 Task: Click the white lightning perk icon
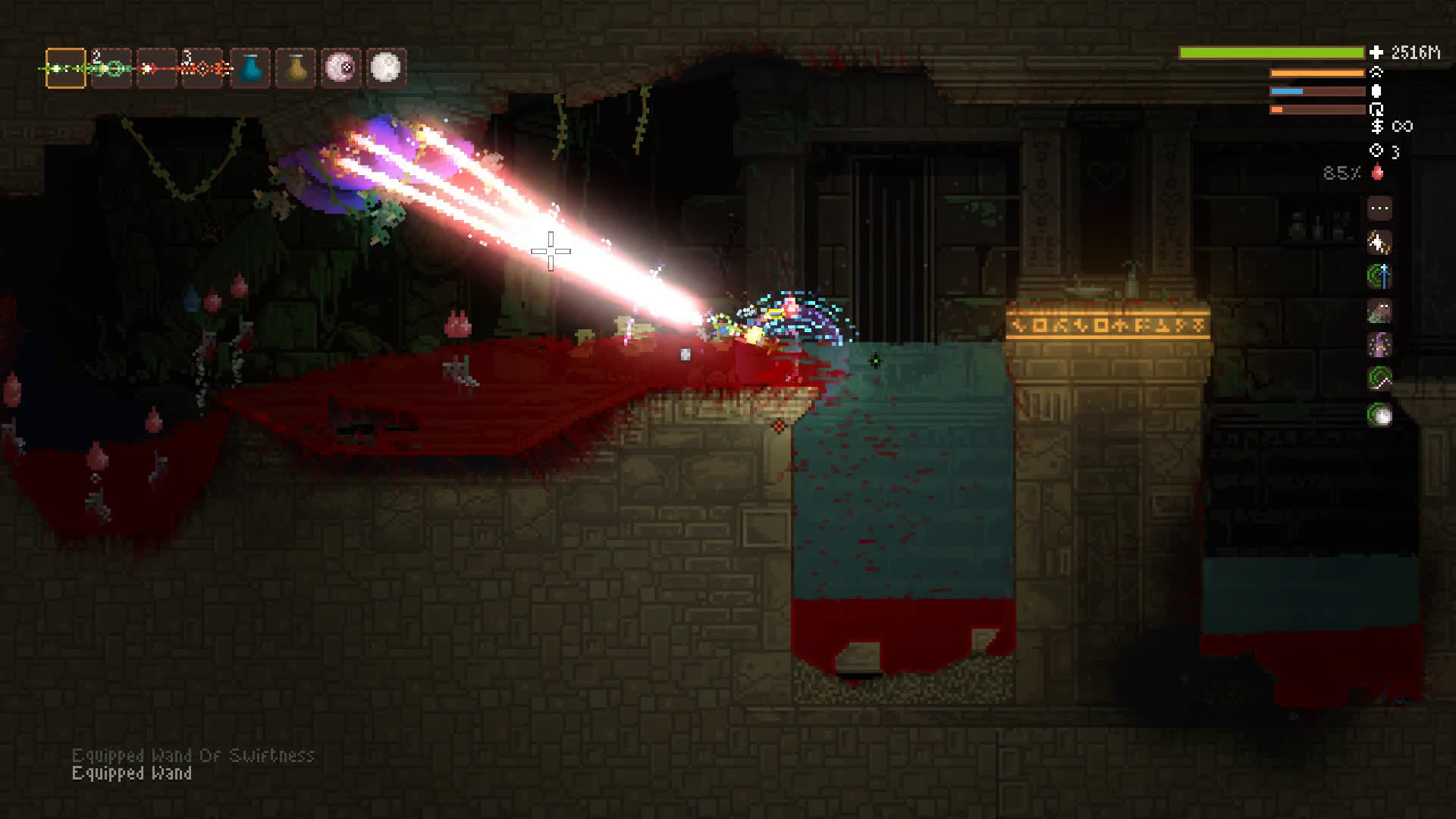click(x=1379, y=243)
